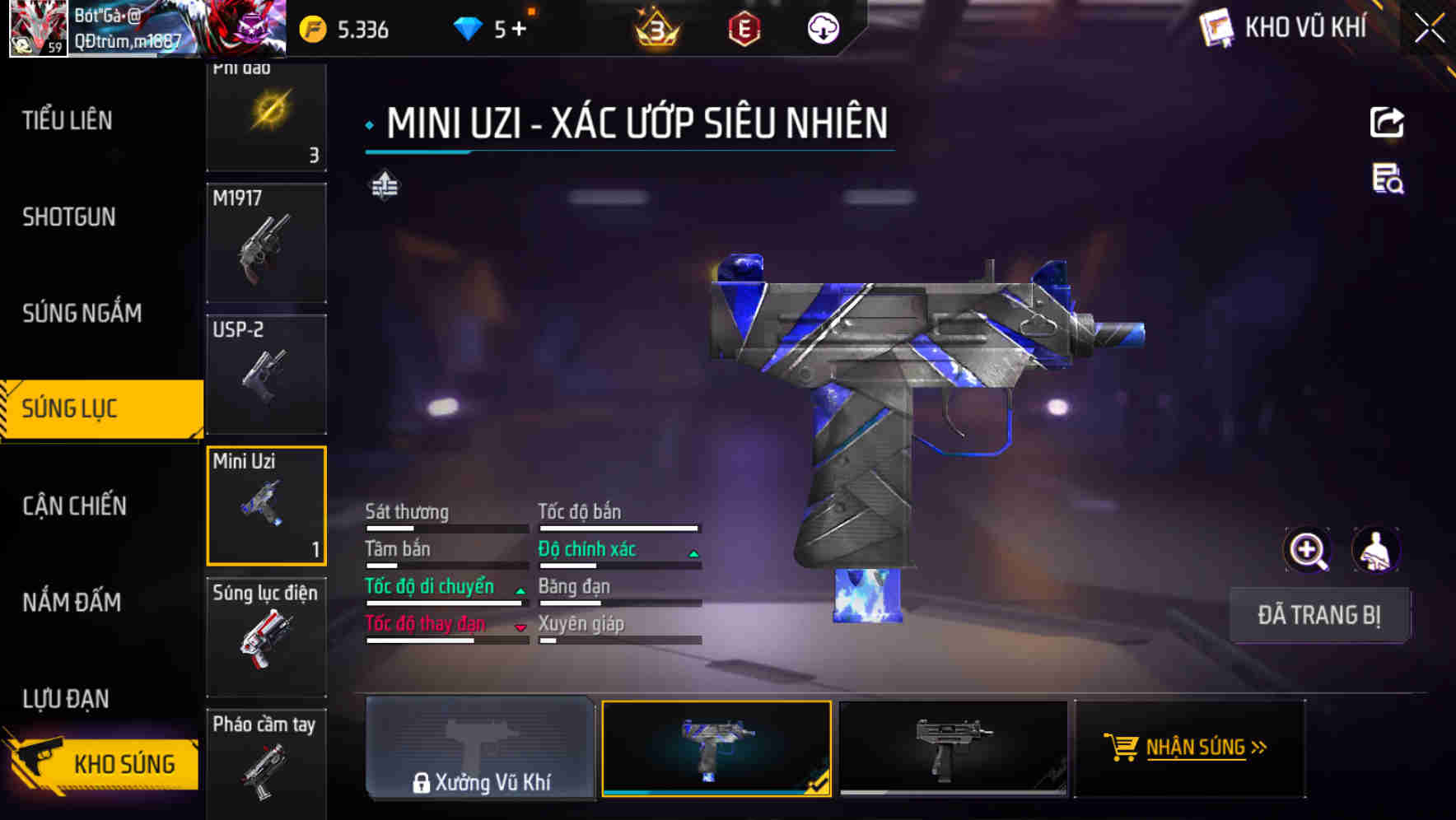Image resolution: width=1456 pixels, height=820 pixels.
Task: Expand the Độ chính xác stat arrow
Action: click(x=694, y=550)
